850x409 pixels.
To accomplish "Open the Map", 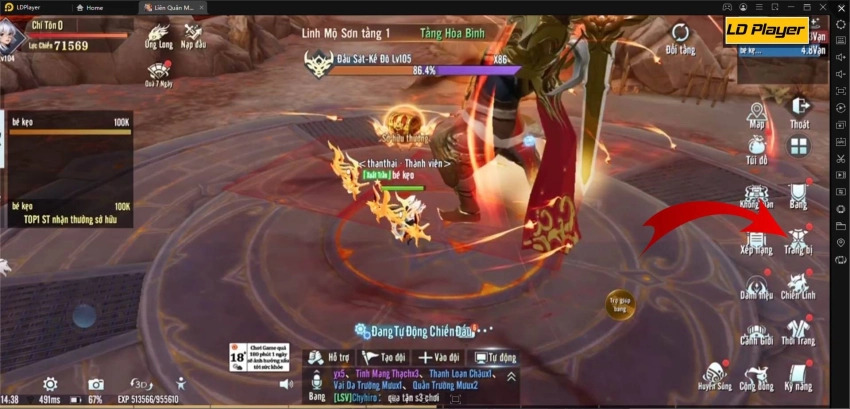I will (x=756, y=113).
